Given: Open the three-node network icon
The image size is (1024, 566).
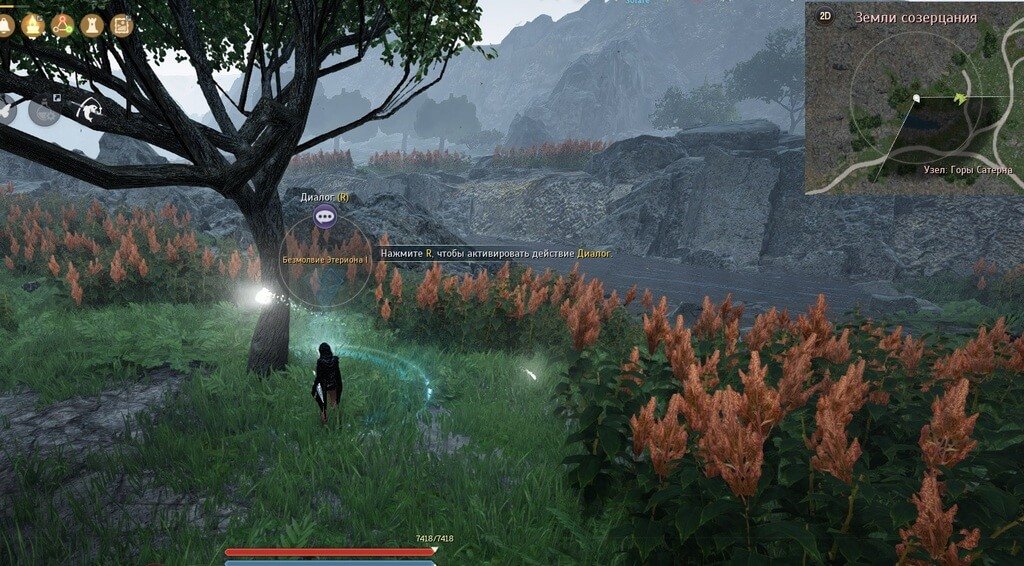Looking at the screenshot, I should [62, 25].
